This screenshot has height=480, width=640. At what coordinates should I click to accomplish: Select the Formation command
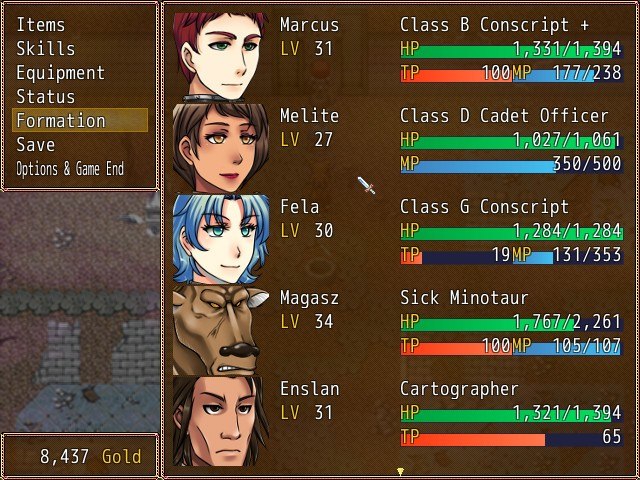click(60, 121)
